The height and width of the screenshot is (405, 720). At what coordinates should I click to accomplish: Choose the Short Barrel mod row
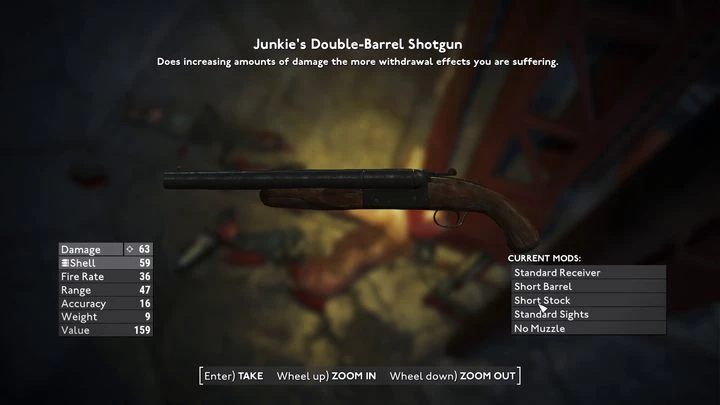pyautogui.click(x=587, y=286)
